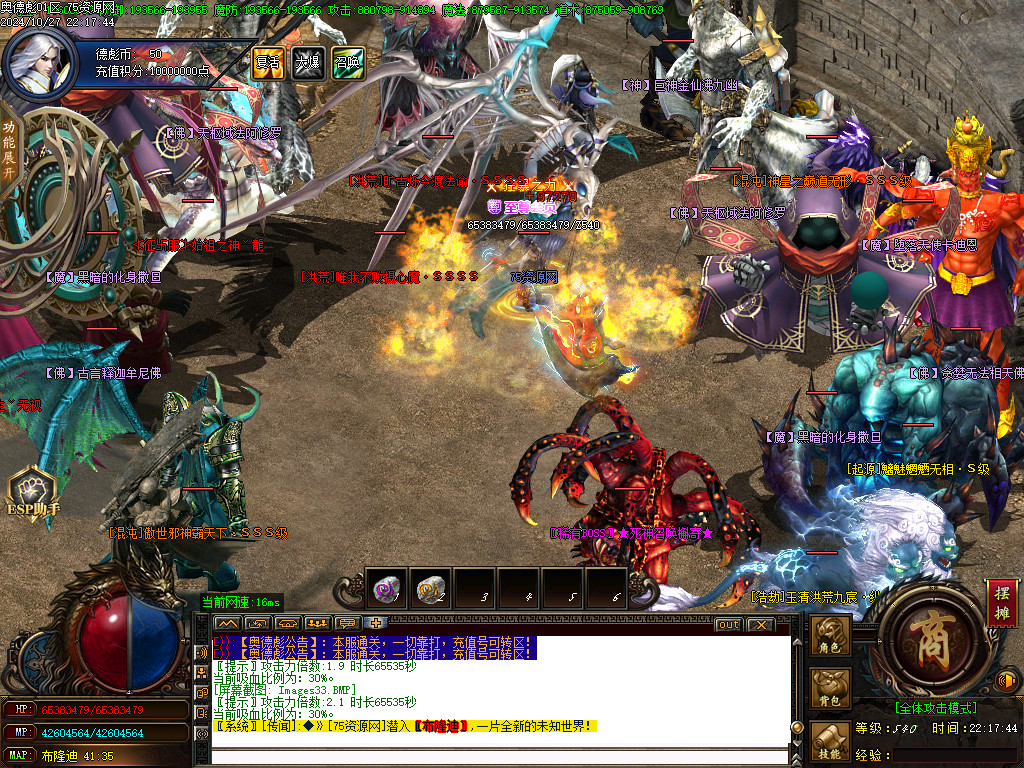Select the group chat channel icon

pos(318,624)
